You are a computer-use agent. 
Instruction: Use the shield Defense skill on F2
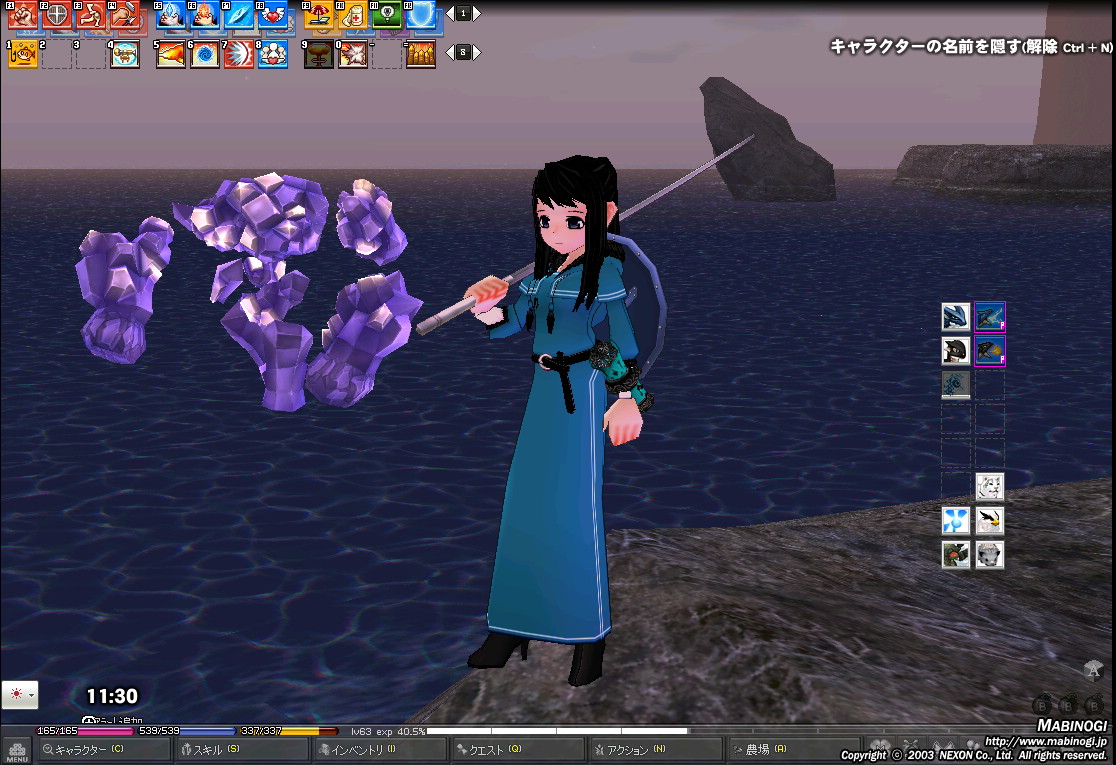(57, 15)
